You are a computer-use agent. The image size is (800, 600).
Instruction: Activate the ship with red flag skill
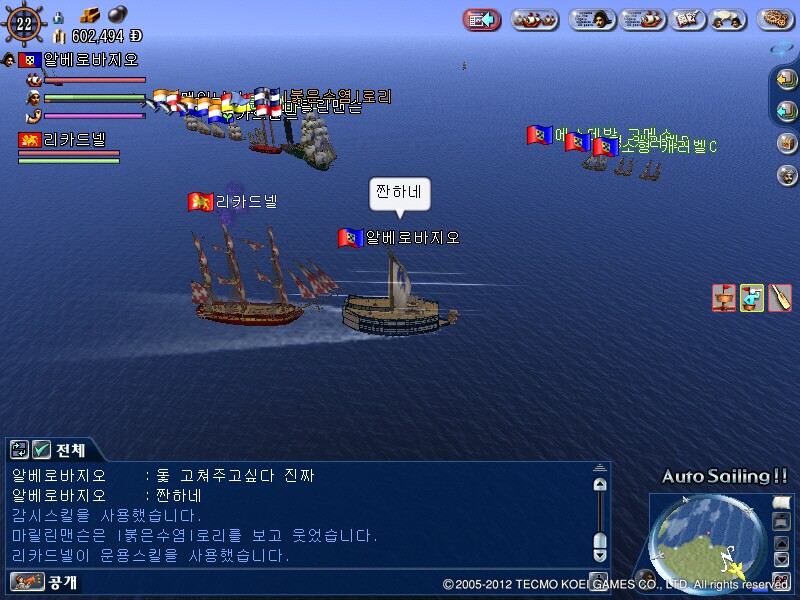[x=724, y=297]
